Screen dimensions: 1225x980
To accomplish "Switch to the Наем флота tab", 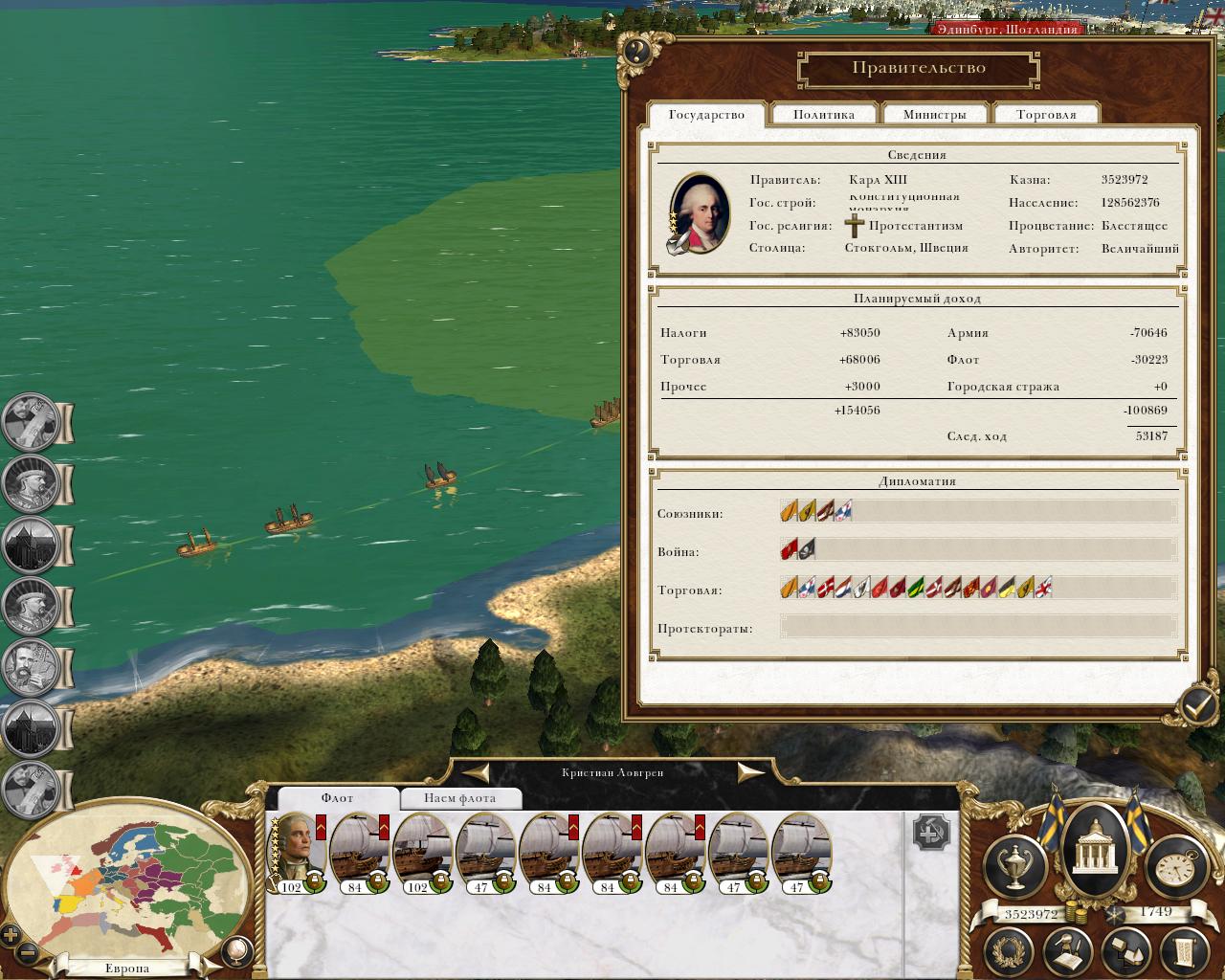I will 460,798.
